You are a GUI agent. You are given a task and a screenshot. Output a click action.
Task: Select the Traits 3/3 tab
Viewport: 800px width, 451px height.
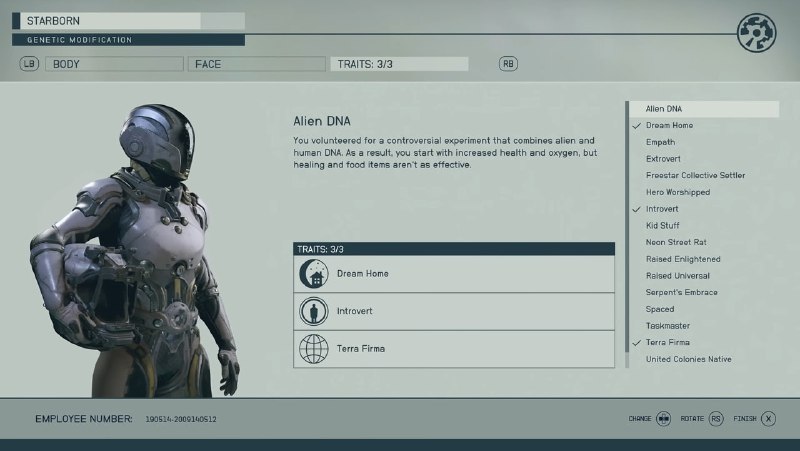[x=398, y=64]
